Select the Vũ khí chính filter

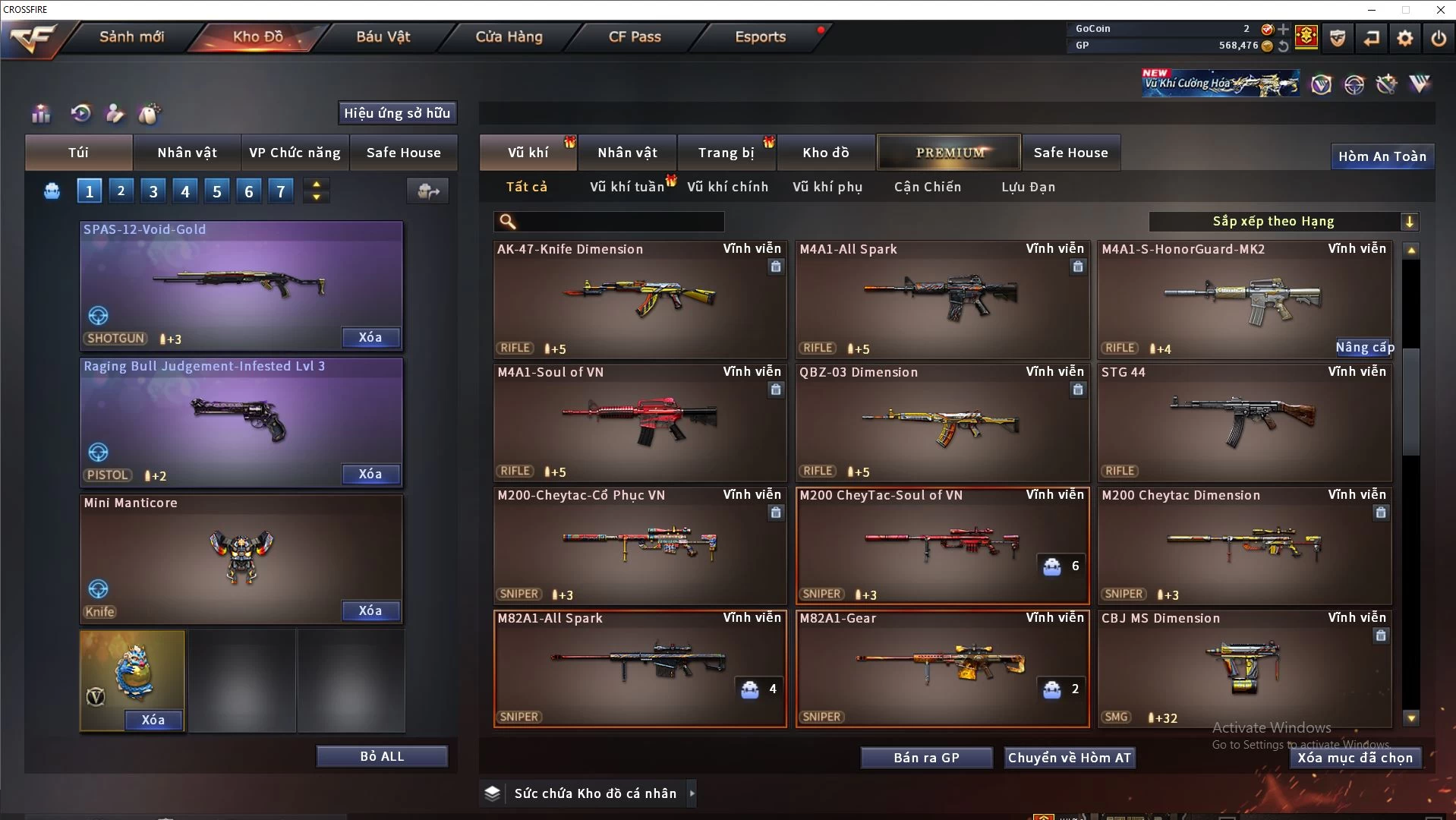point(727,187)
